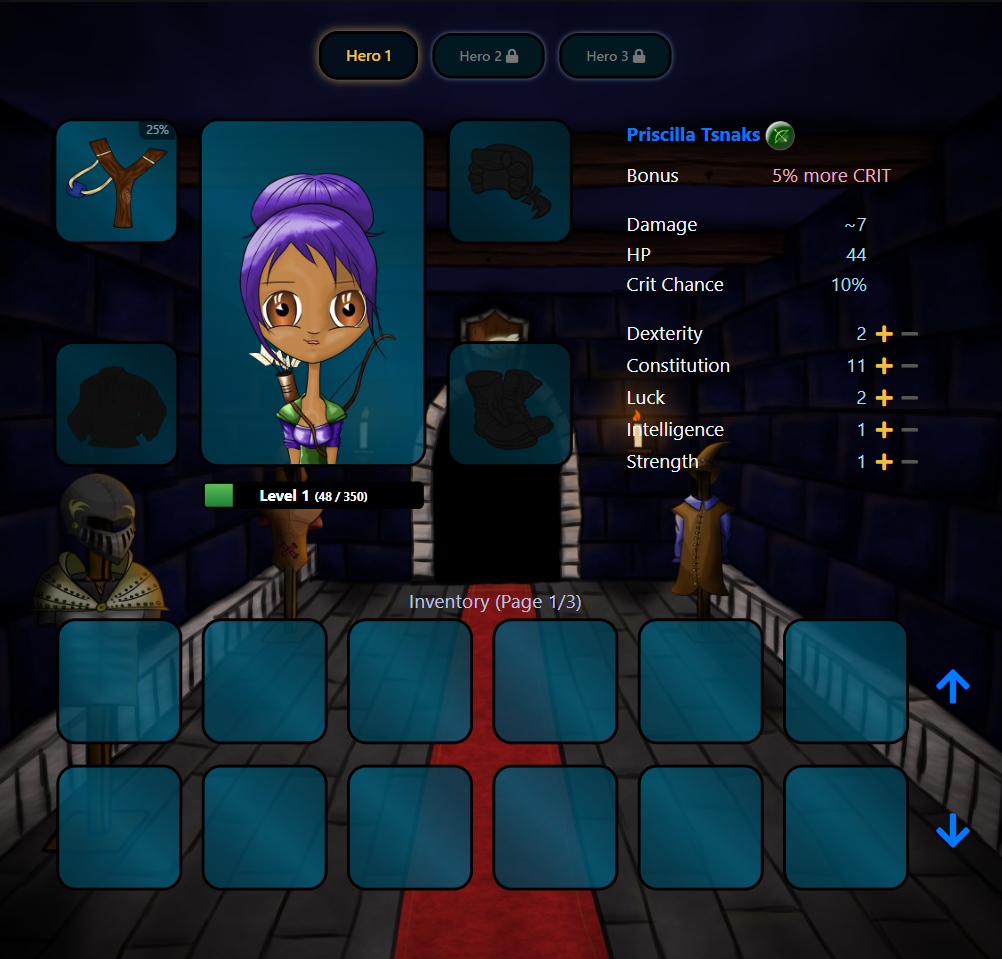Click the green archer class icon

click(x=780, y=135)
